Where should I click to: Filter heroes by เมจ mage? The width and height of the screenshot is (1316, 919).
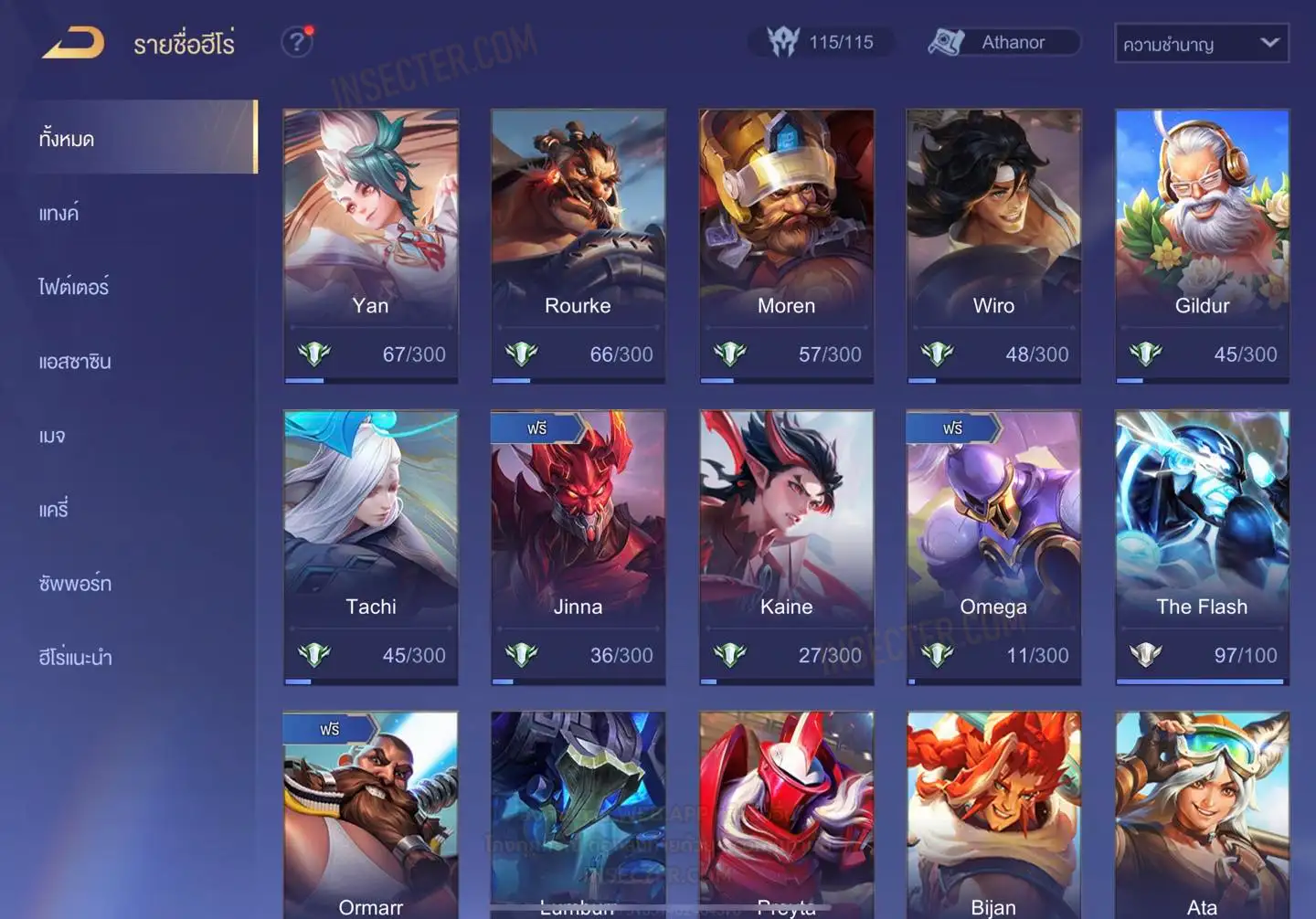pyautogui.click(x=52, y=436)
